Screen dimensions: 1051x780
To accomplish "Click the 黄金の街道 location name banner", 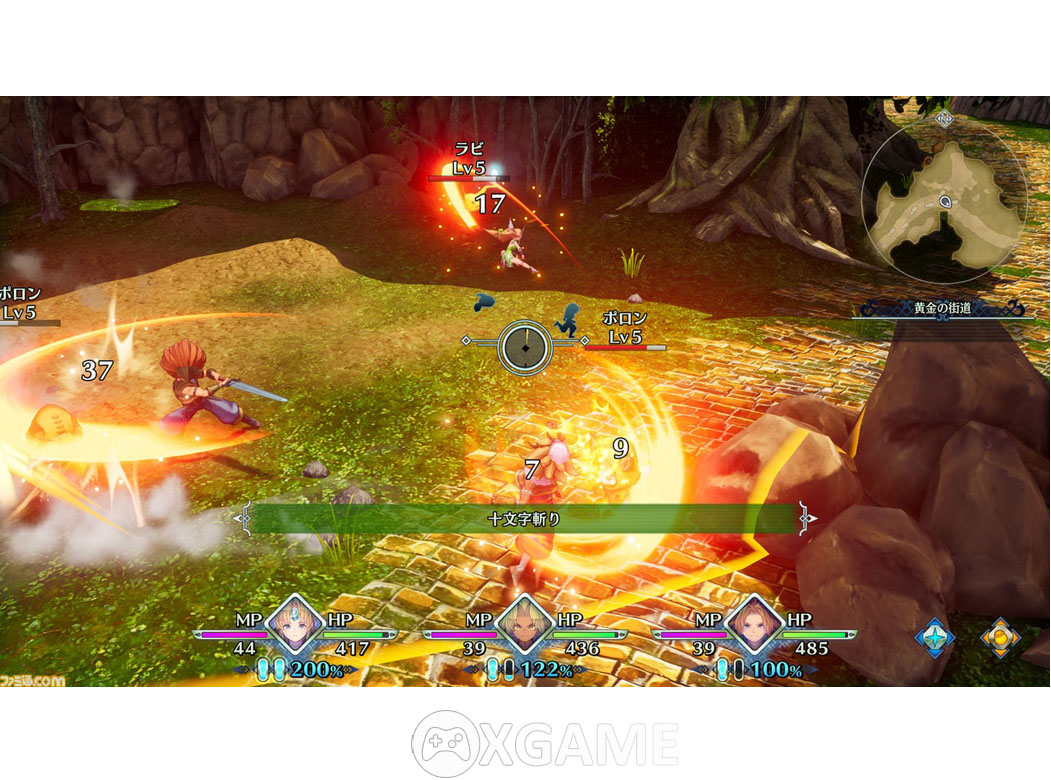I will click(x=942, y=308).
